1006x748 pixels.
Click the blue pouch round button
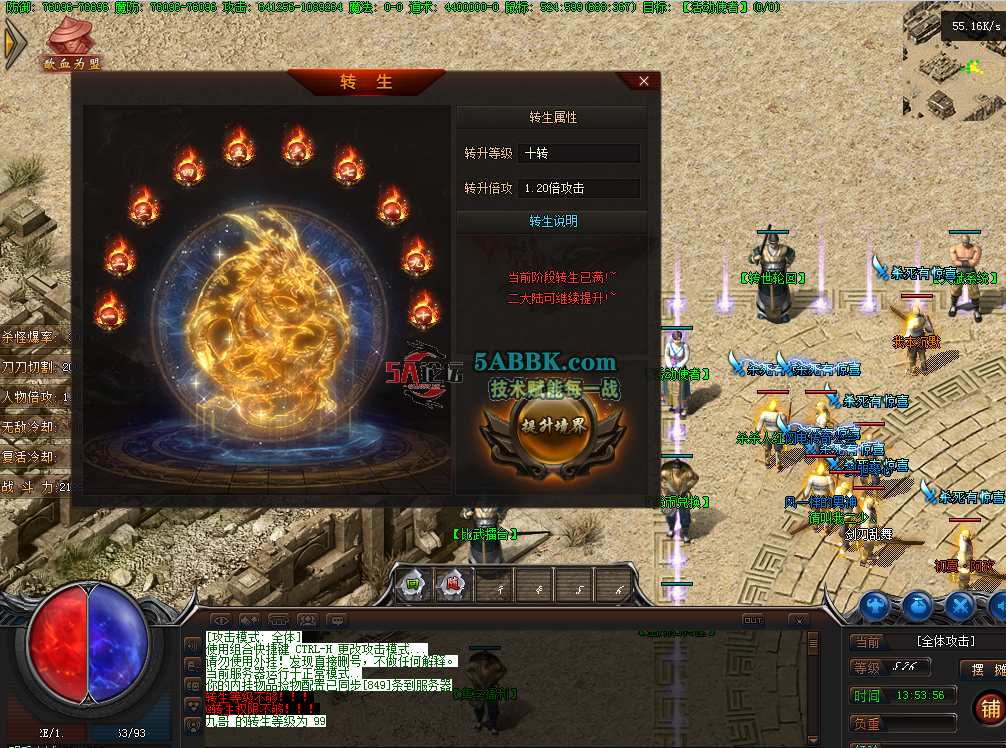coord(918,605)
